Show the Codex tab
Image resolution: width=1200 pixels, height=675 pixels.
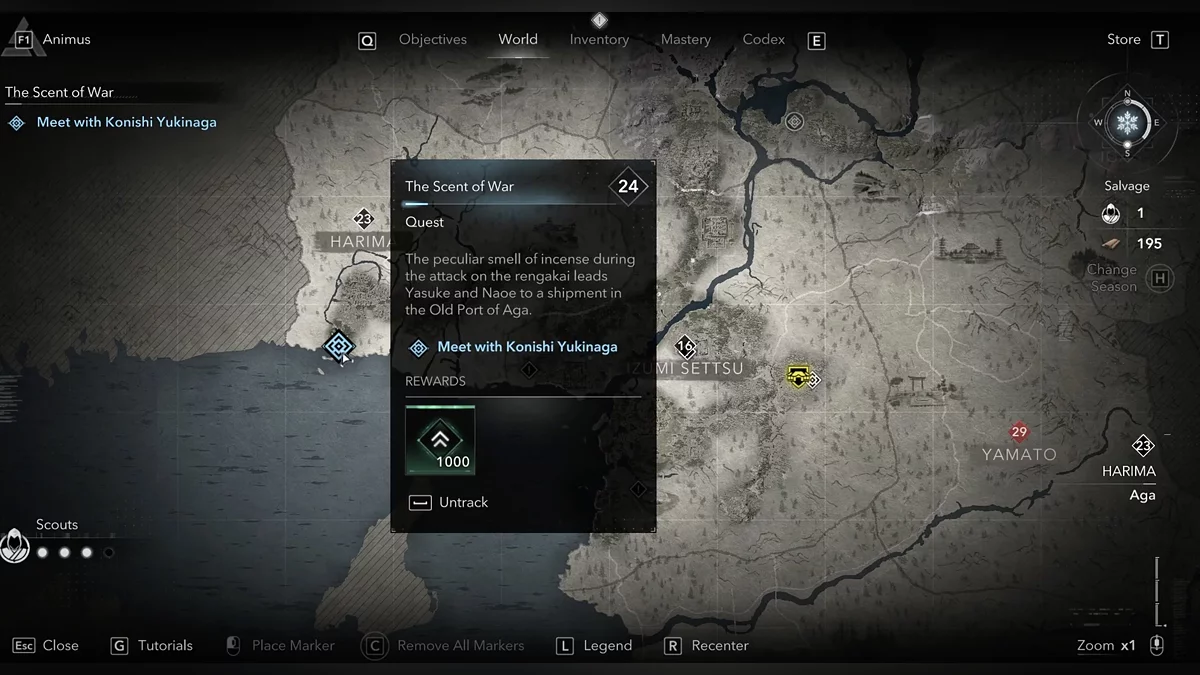click(763, 40)
